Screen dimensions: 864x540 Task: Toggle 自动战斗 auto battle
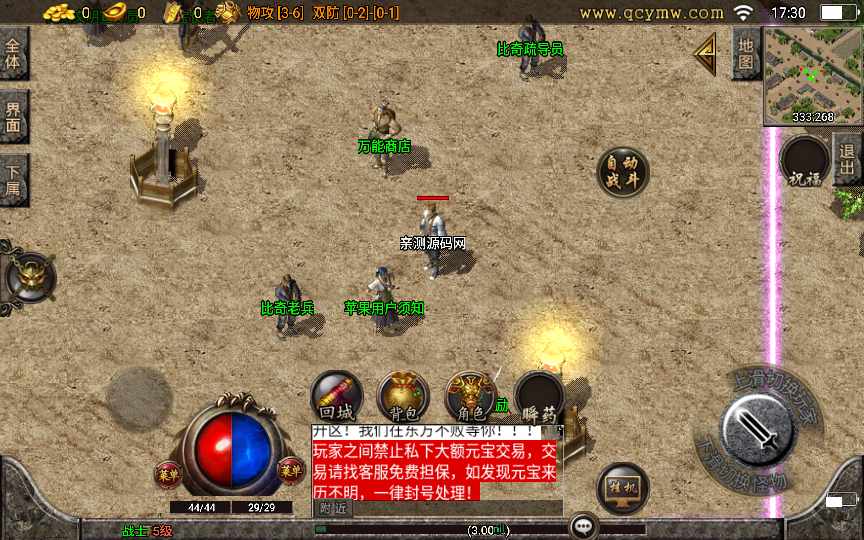(621, 172)
